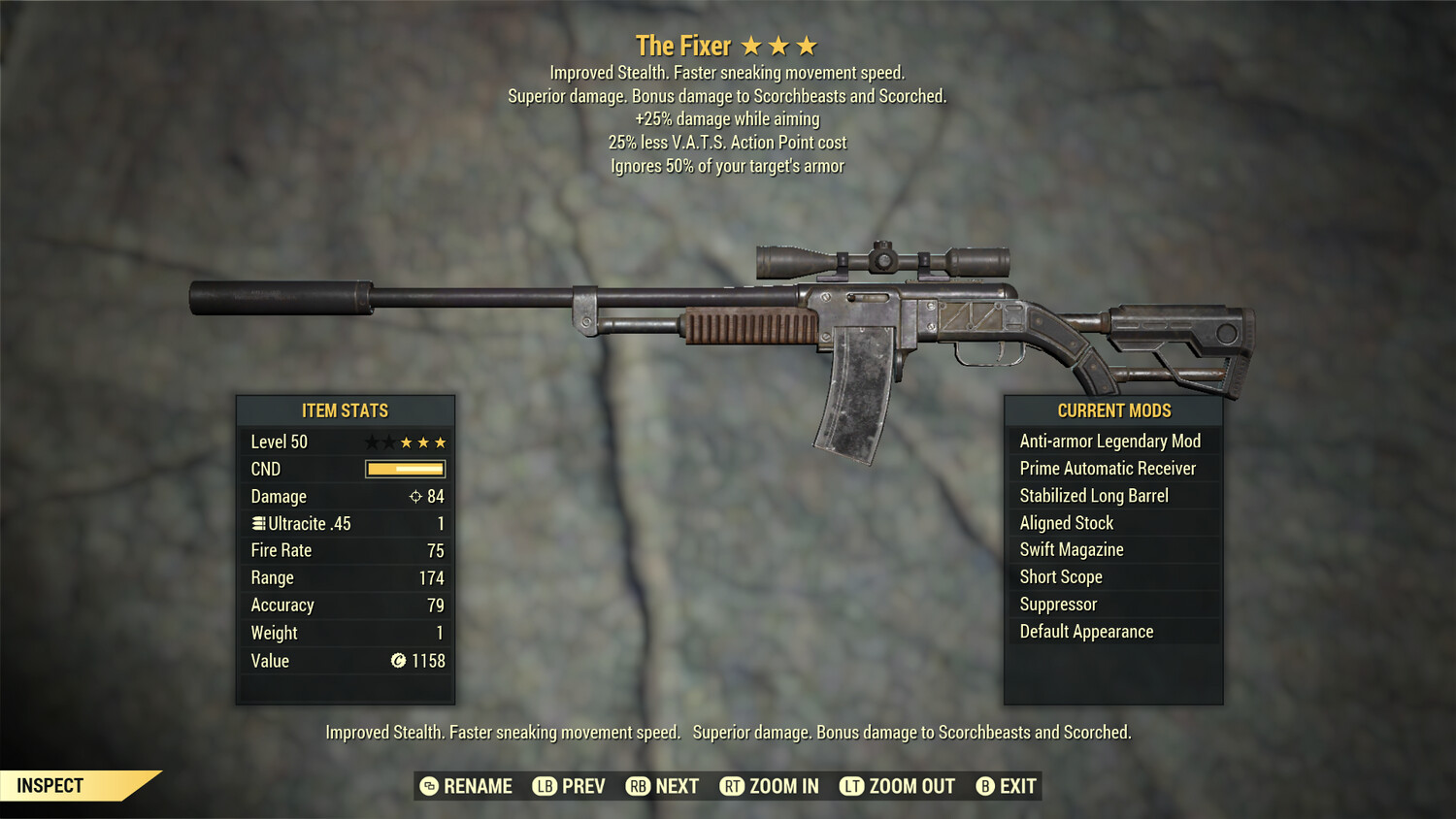Click the first dimmed star on the Level 50 row
Screen dimensions: 1456x819
370,442
